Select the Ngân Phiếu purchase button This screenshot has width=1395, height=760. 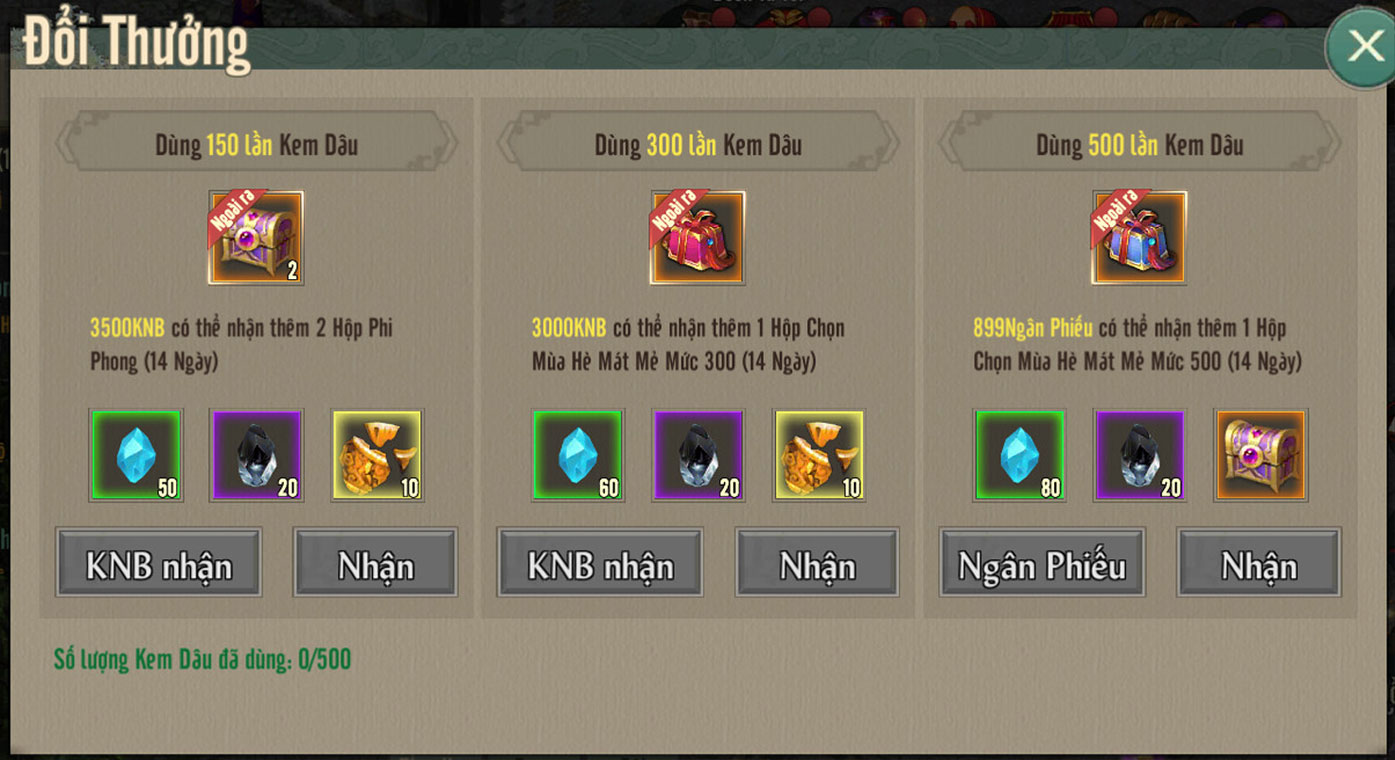pos(1042,564)
